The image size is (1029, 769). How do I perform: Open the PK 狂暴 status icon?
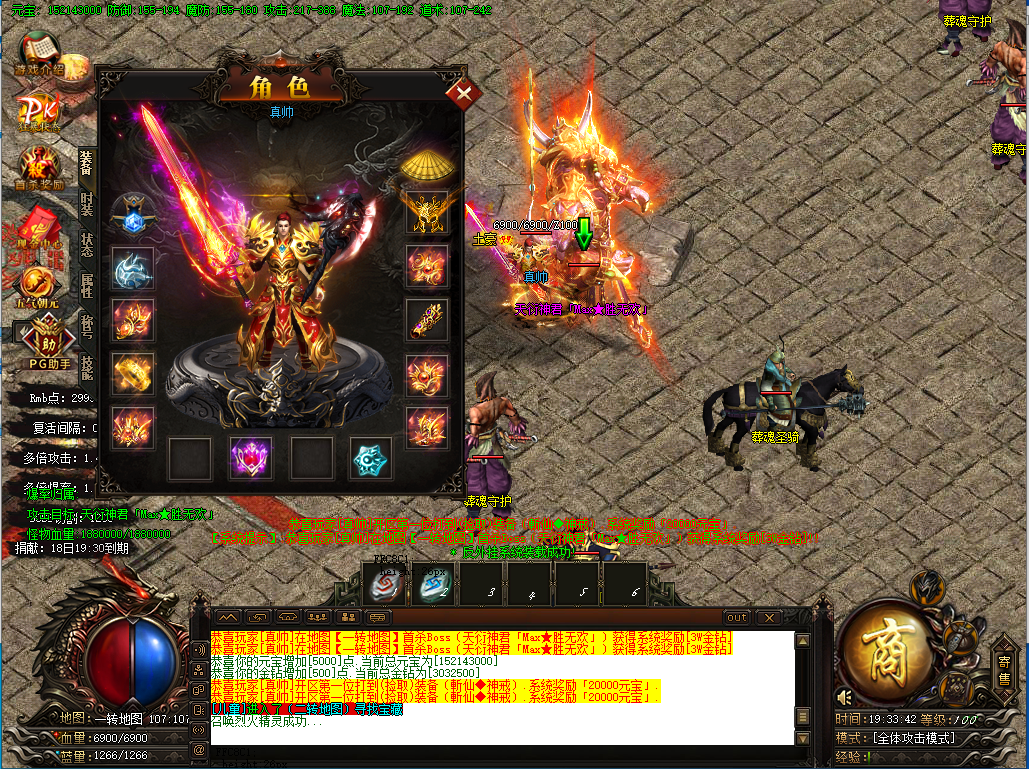pos(40,111)
